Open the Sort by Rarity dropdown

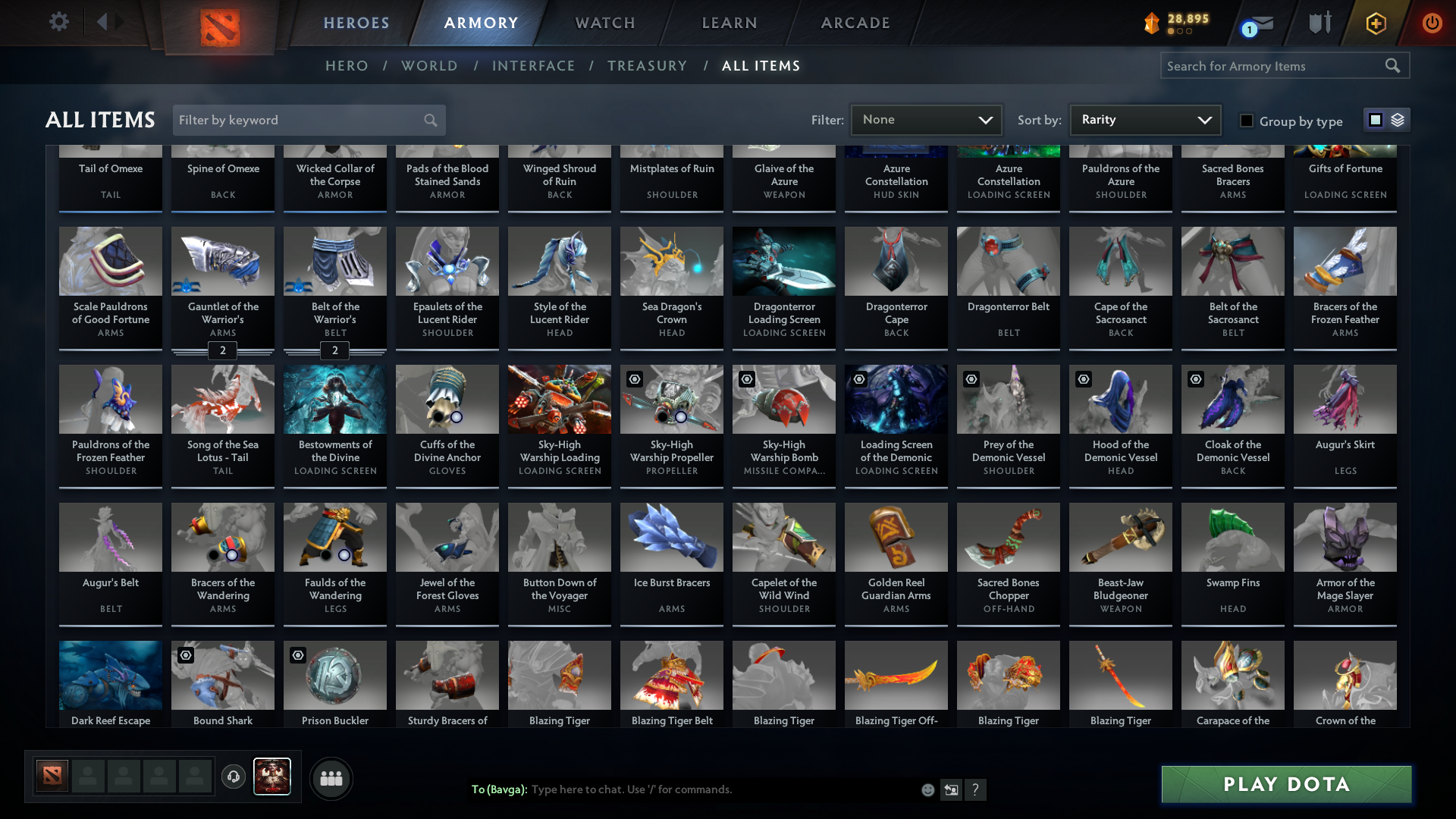1144,120
